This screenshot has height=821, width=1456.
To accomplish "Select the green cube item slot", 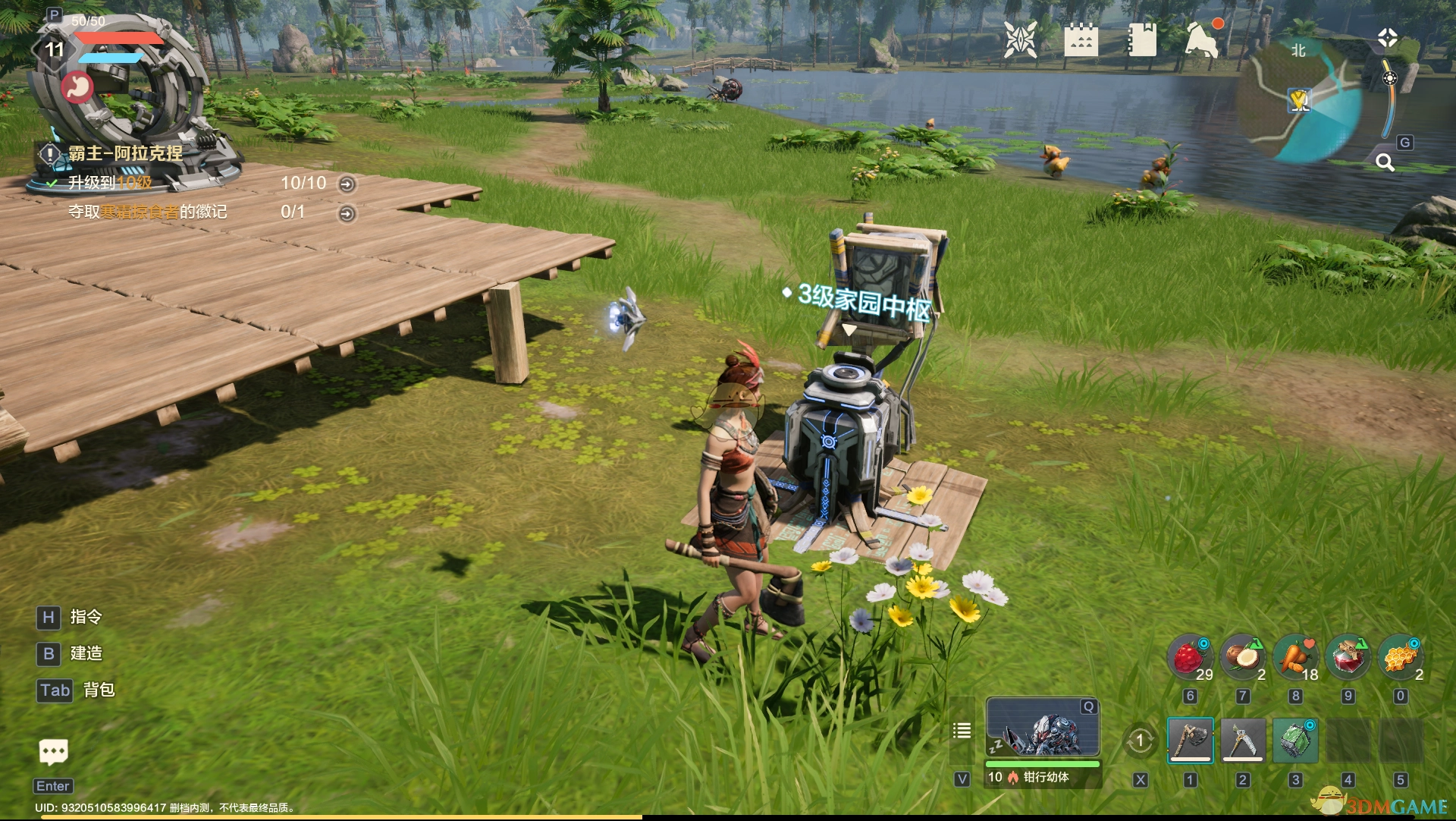I will 1295,740.
